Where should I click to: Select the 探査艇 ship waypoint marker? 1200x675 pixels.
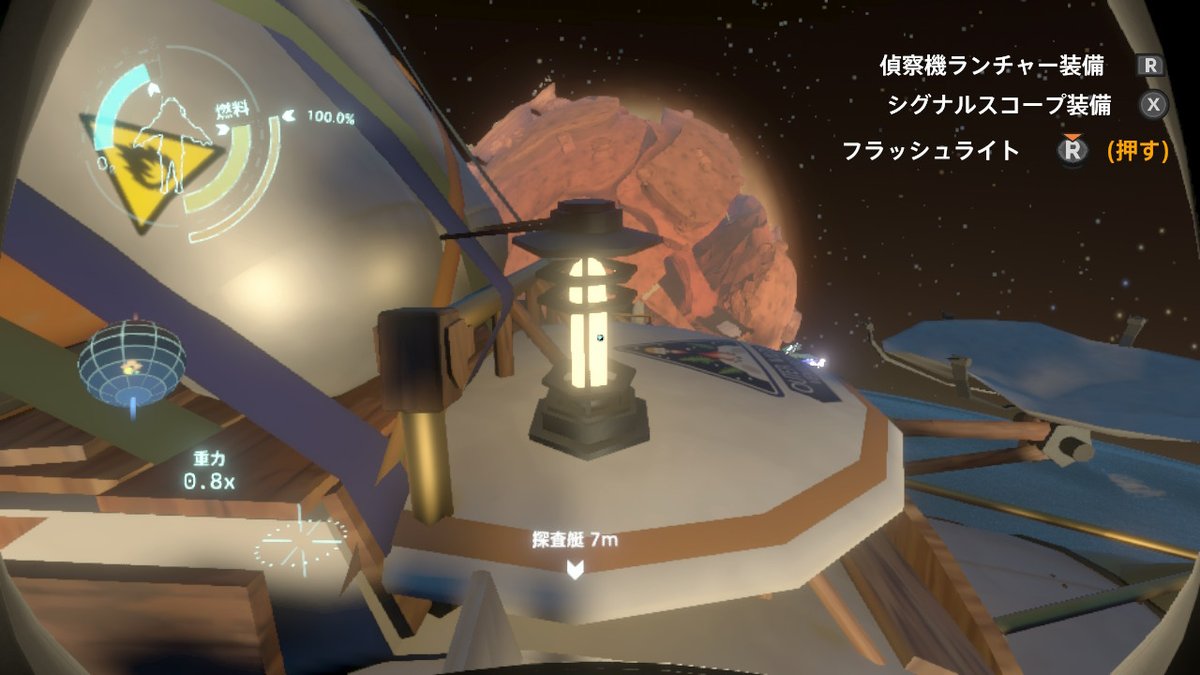(x=575, y=568)
